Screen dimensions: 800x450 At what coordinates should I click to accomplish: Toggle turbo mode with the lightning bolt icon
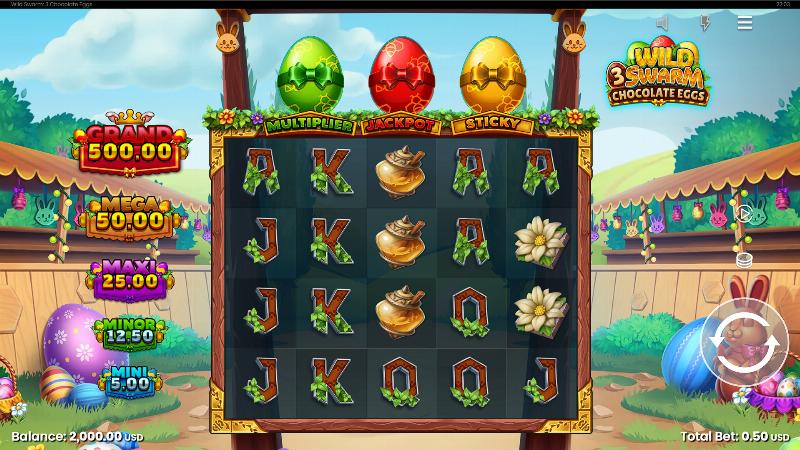click(705, 22)
